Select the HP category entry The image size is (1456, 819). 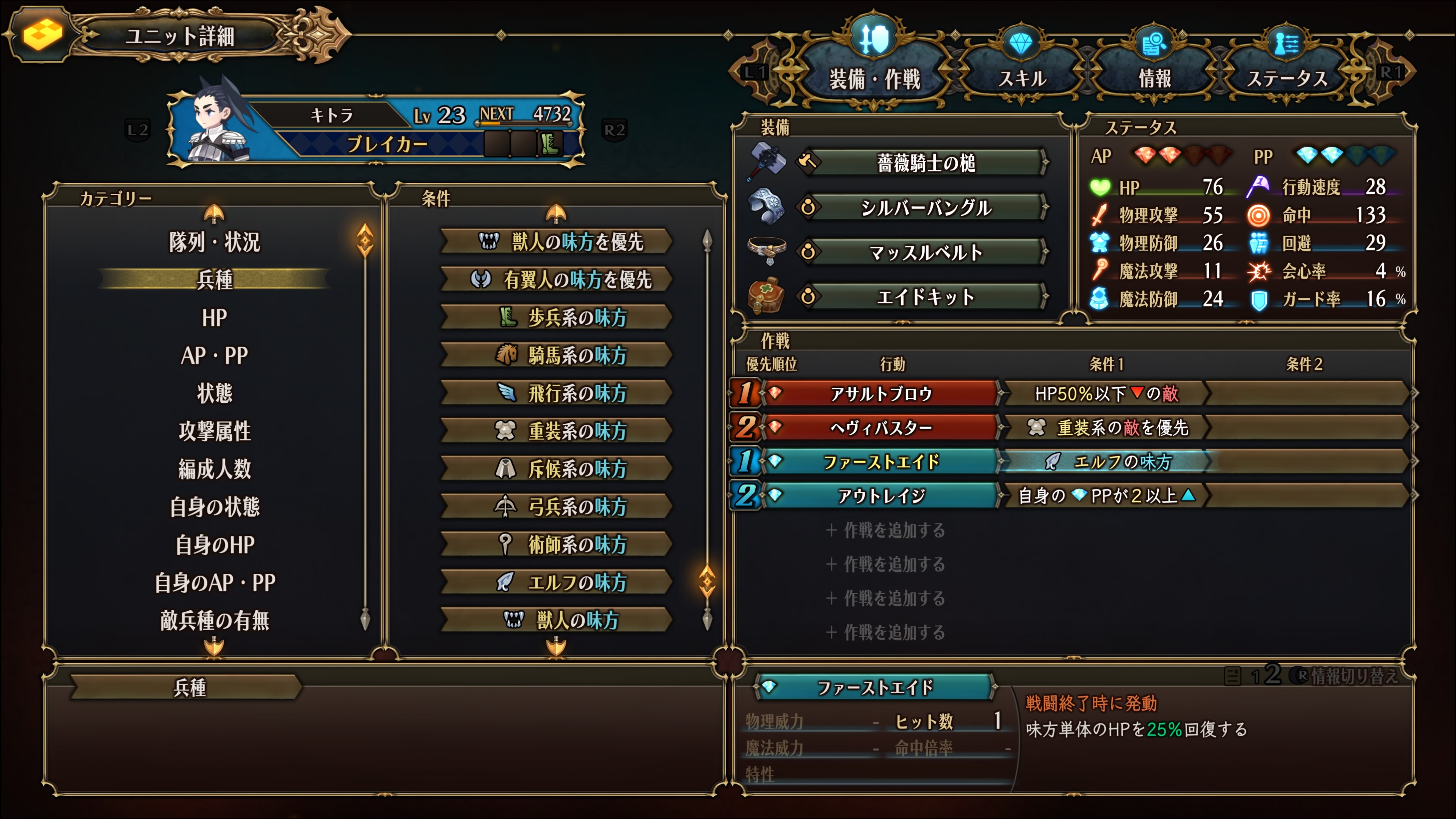tap(214, 318)
